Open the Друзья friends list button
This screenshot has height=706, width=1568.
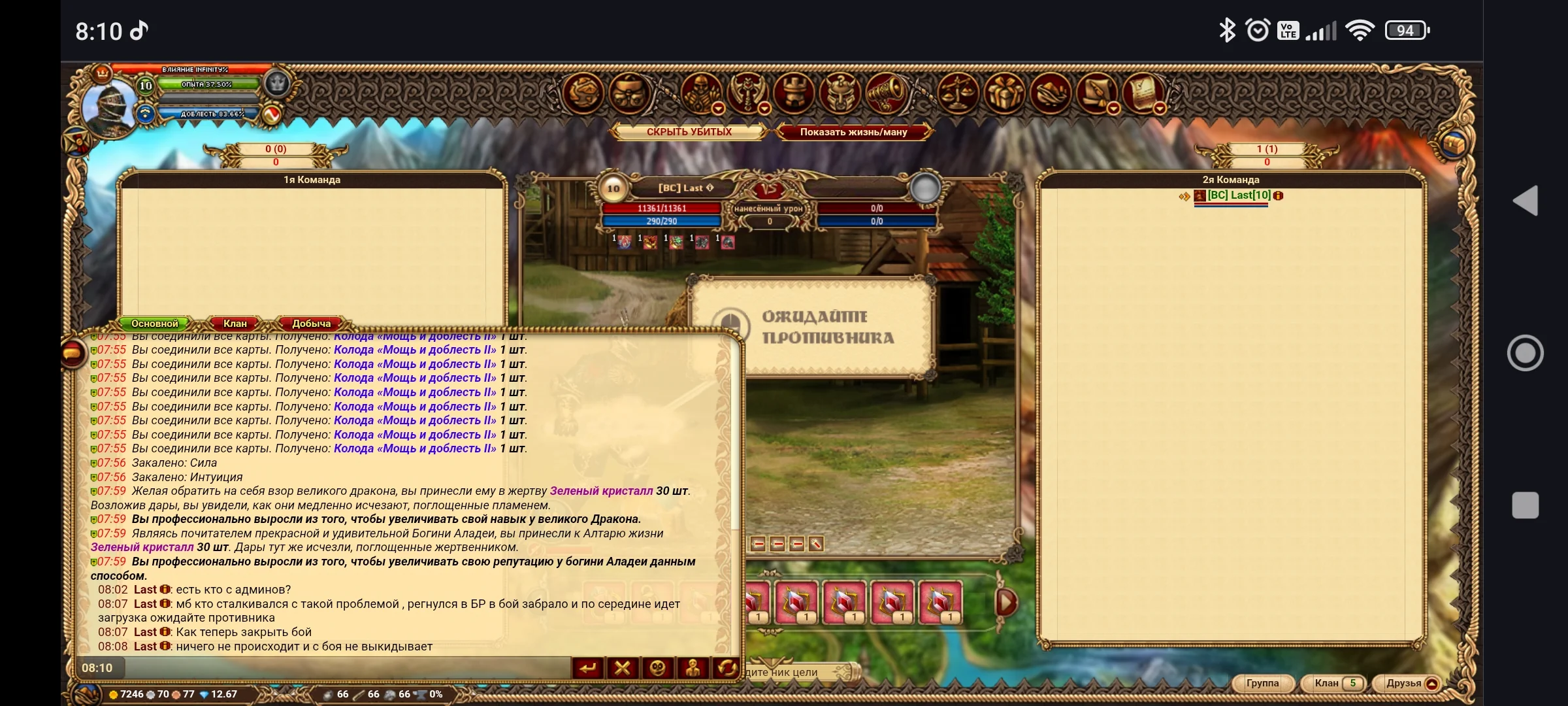[1403, 683]
